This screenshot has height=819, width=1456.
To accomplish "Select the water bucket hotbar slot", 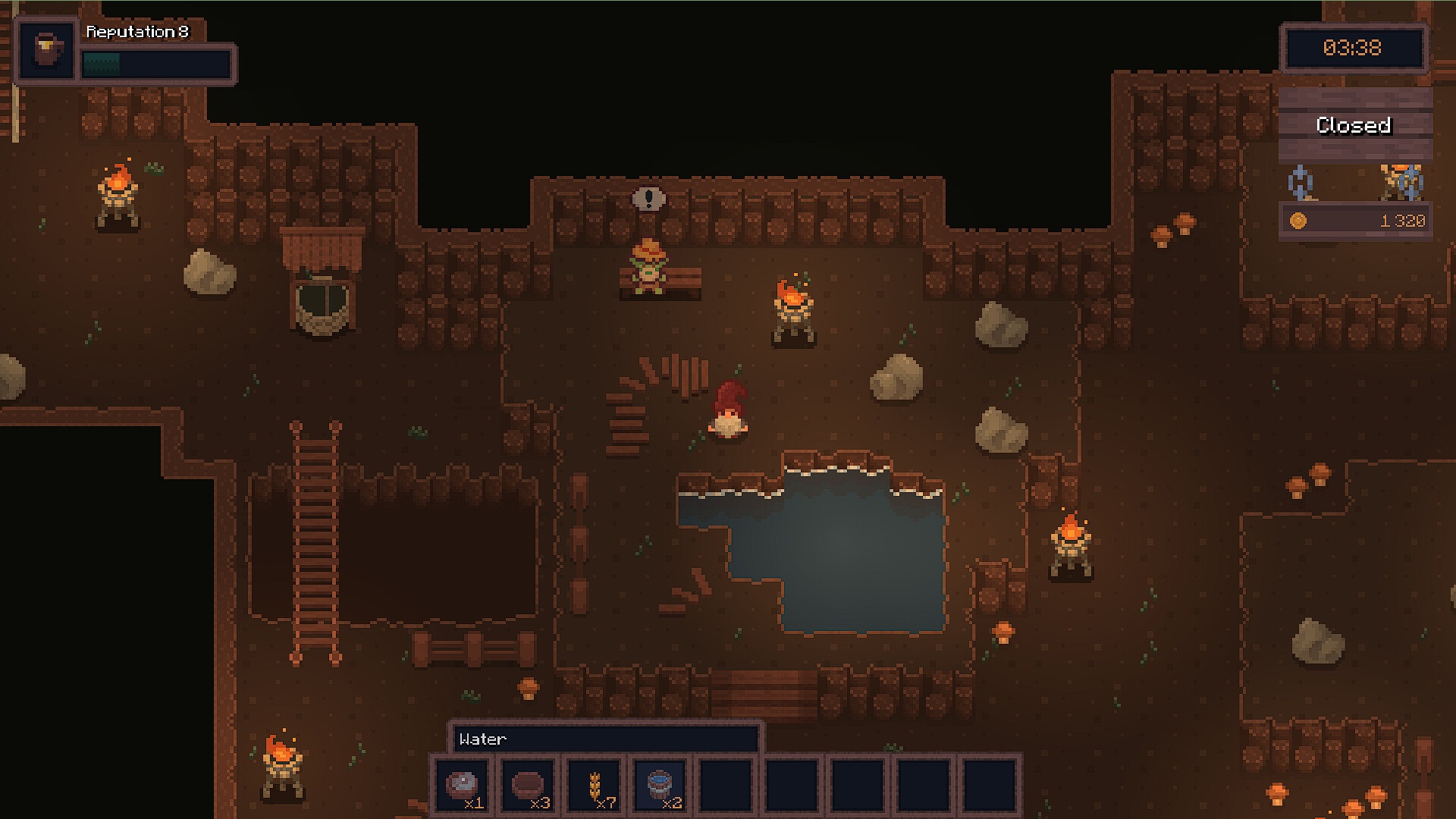I will tap(660, 786).
